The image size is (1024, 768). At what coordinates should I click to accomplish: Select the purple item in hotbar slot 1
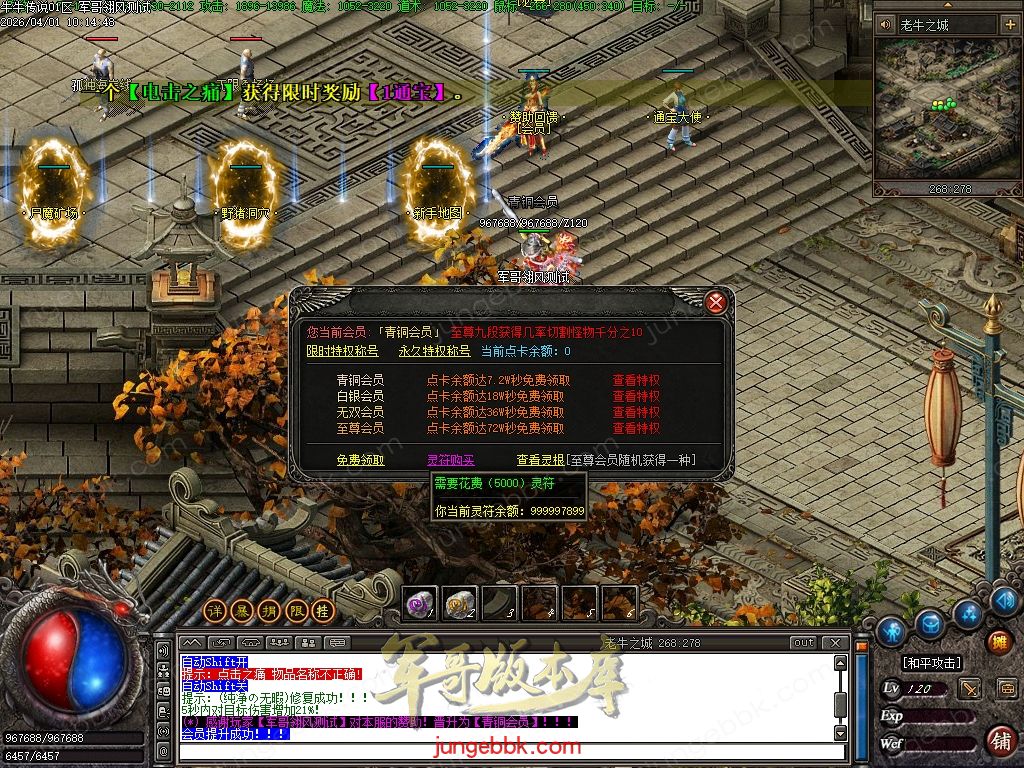pyautogui.click(x=419, y=603)
